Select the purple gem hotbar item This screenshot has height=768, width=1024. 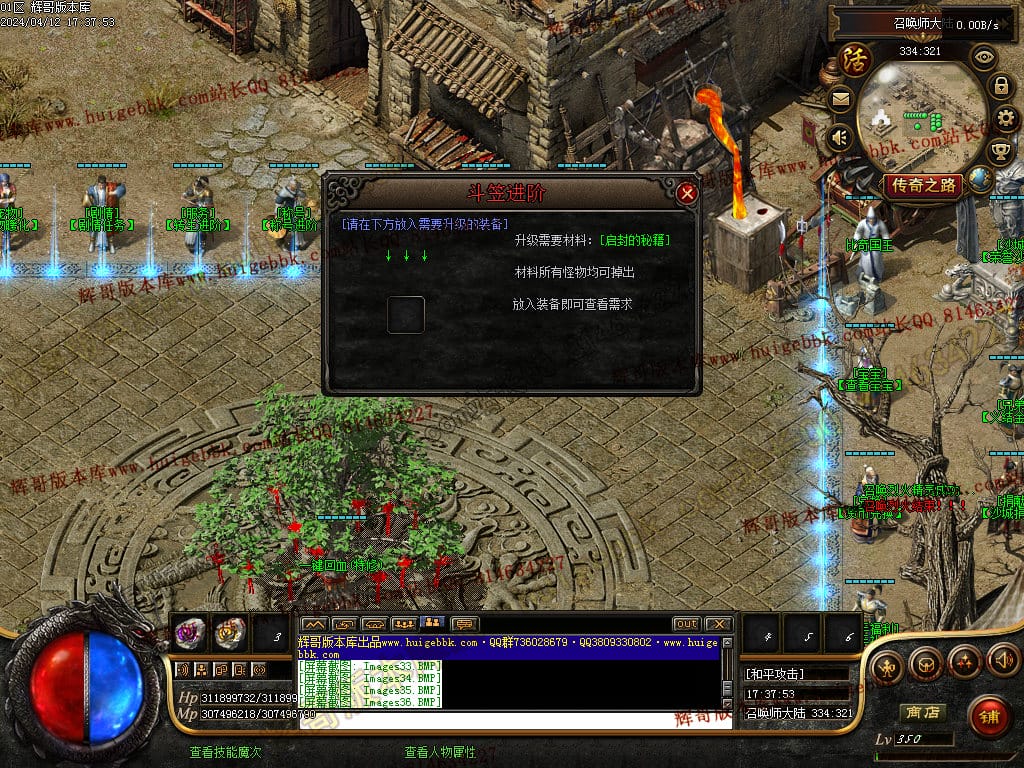click(190, 632)
